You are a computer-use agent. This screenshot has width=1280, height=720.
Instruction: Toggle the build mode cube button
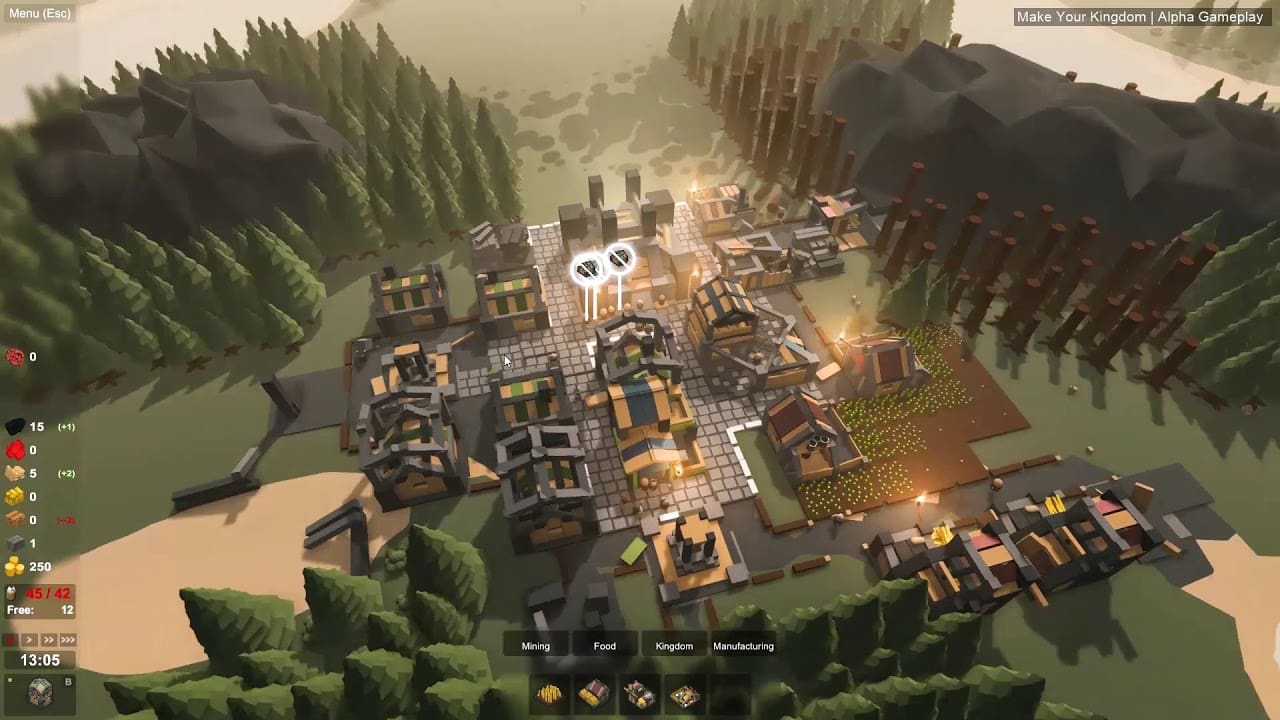point(40,693)
